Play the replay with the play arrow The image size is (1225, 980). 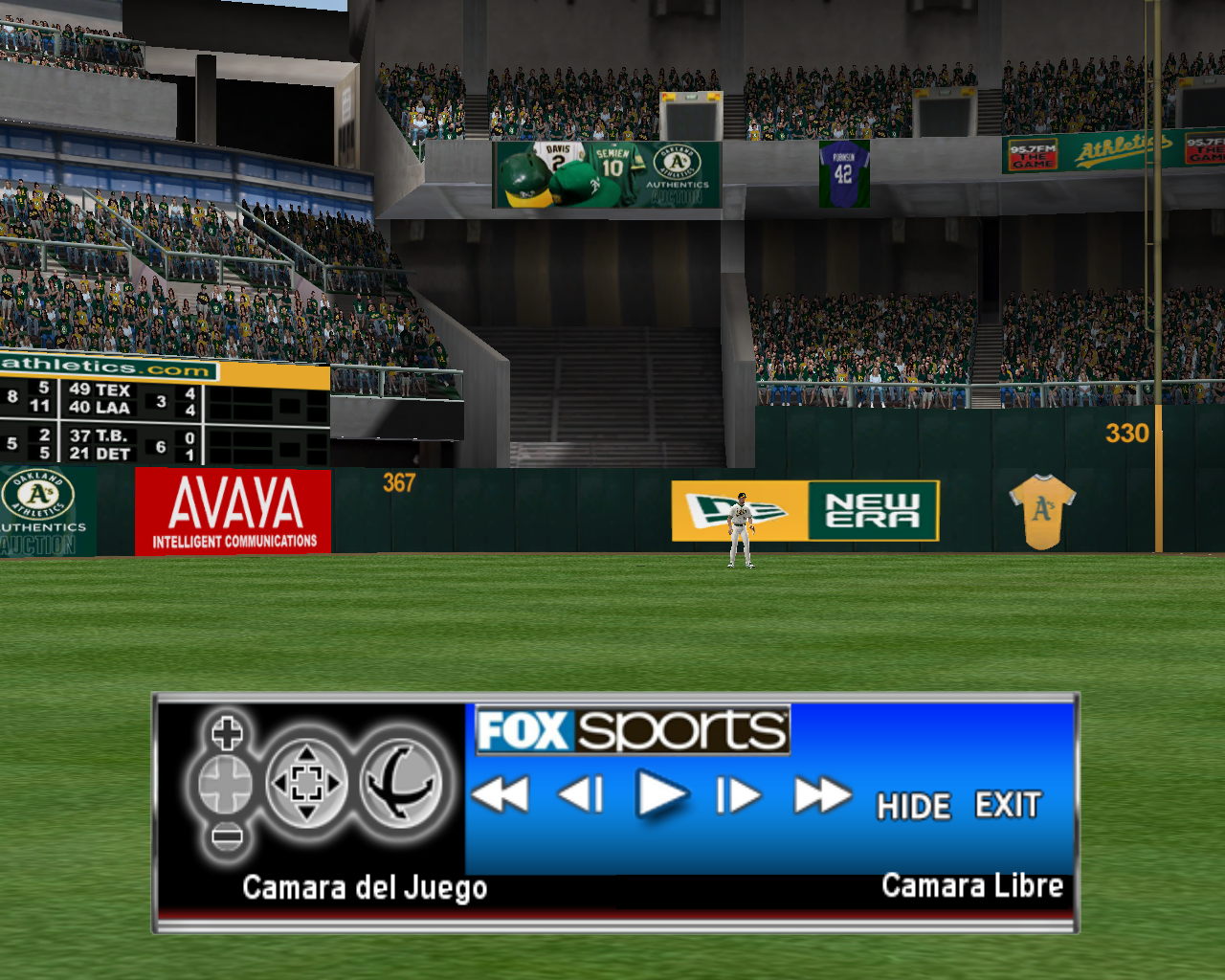tap(661, 795)
